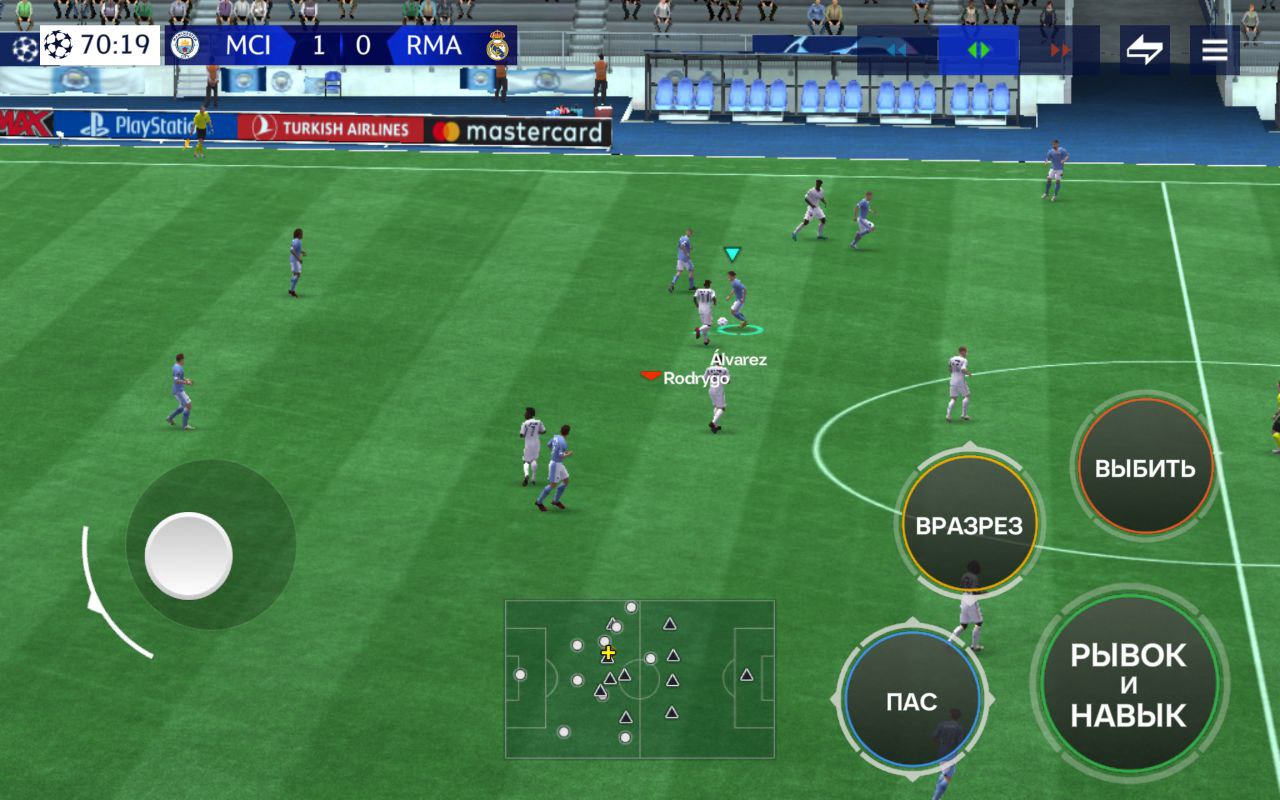Open the hamburger pause menu
Screen dimensions: 1280x800
1214,50
